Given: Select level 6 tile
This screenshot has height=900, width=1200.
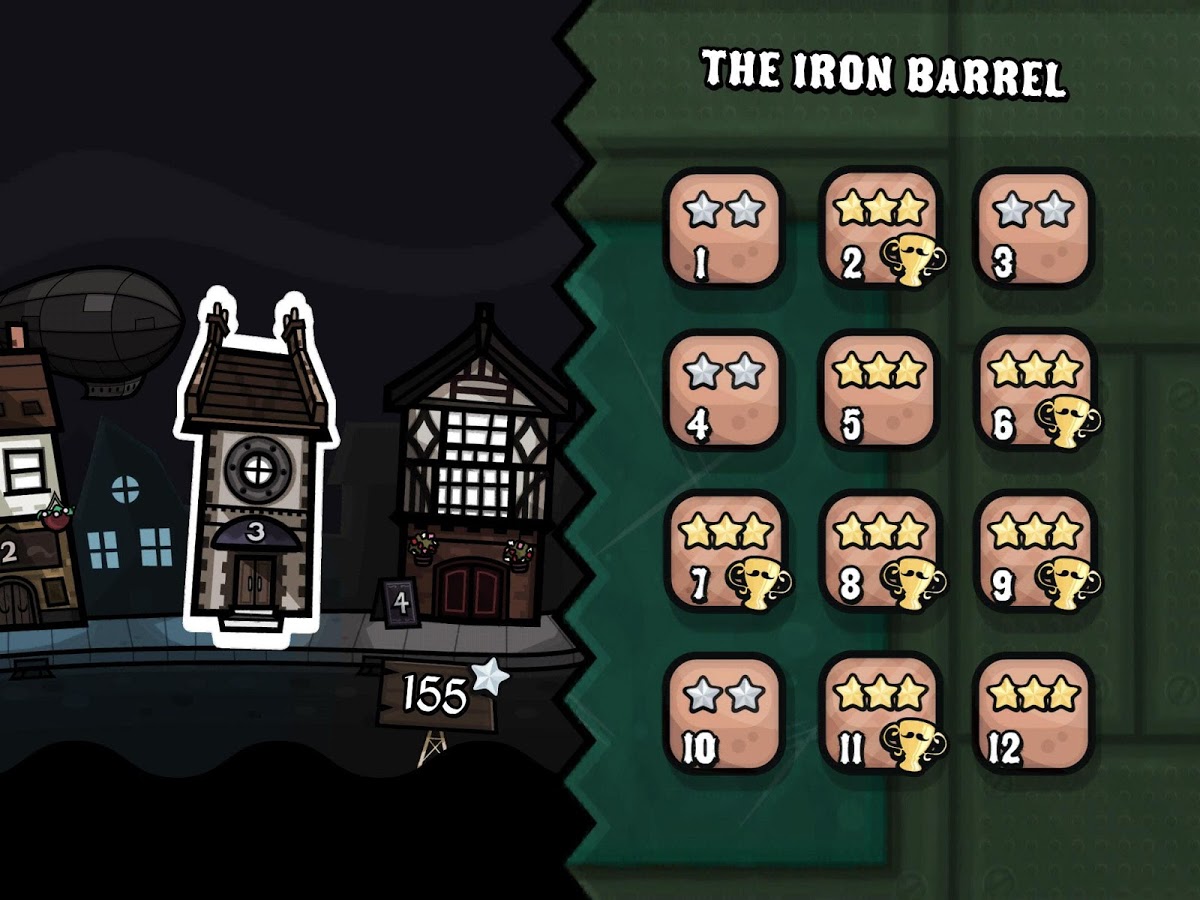Looking at the screenshot, I should 1033,391.
